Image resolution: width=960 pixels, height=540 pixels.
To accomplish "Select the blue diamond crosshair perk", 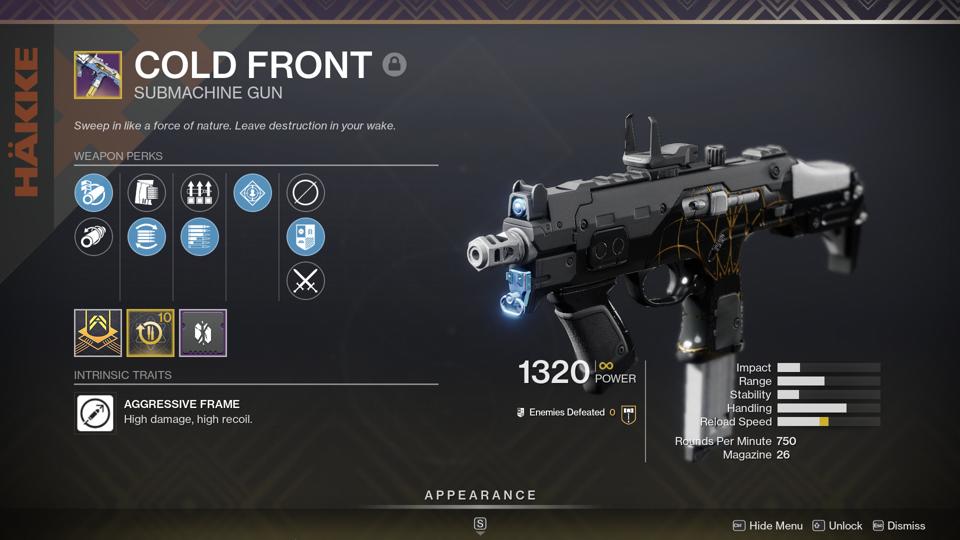I will click(253, 193).
